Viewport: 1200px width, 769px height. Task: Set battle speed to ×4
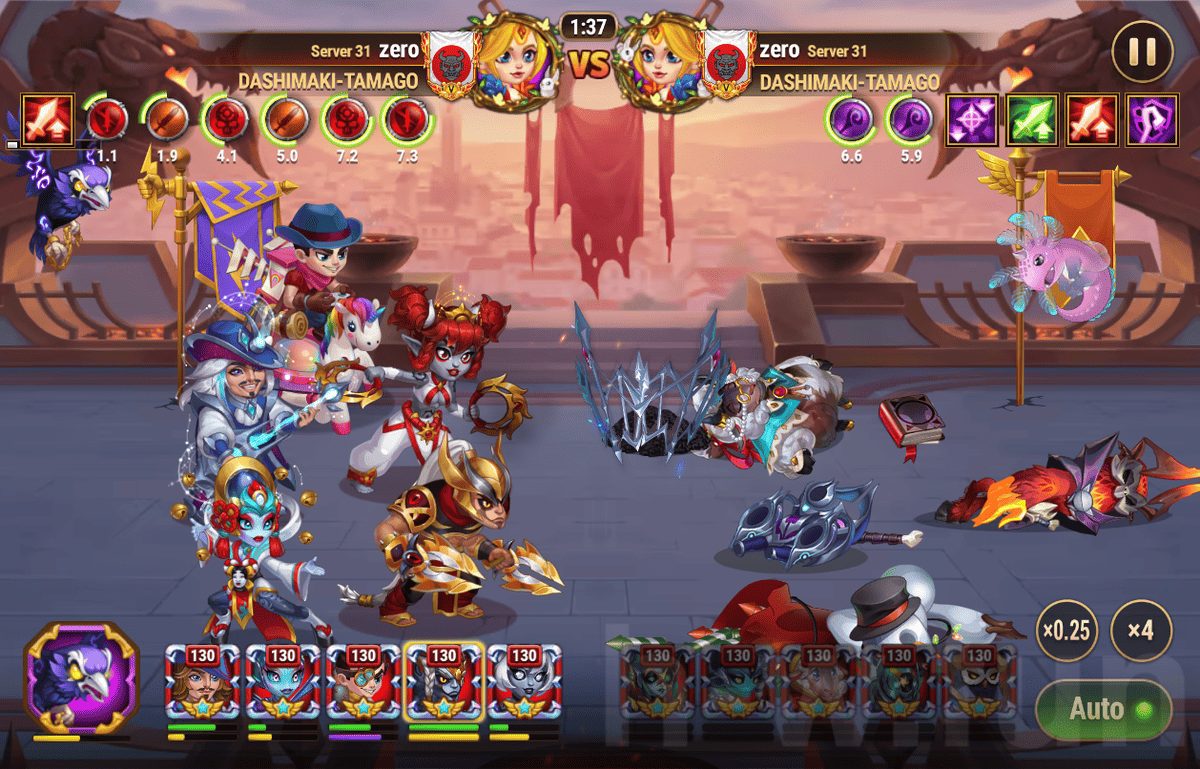coord(1141,631)
